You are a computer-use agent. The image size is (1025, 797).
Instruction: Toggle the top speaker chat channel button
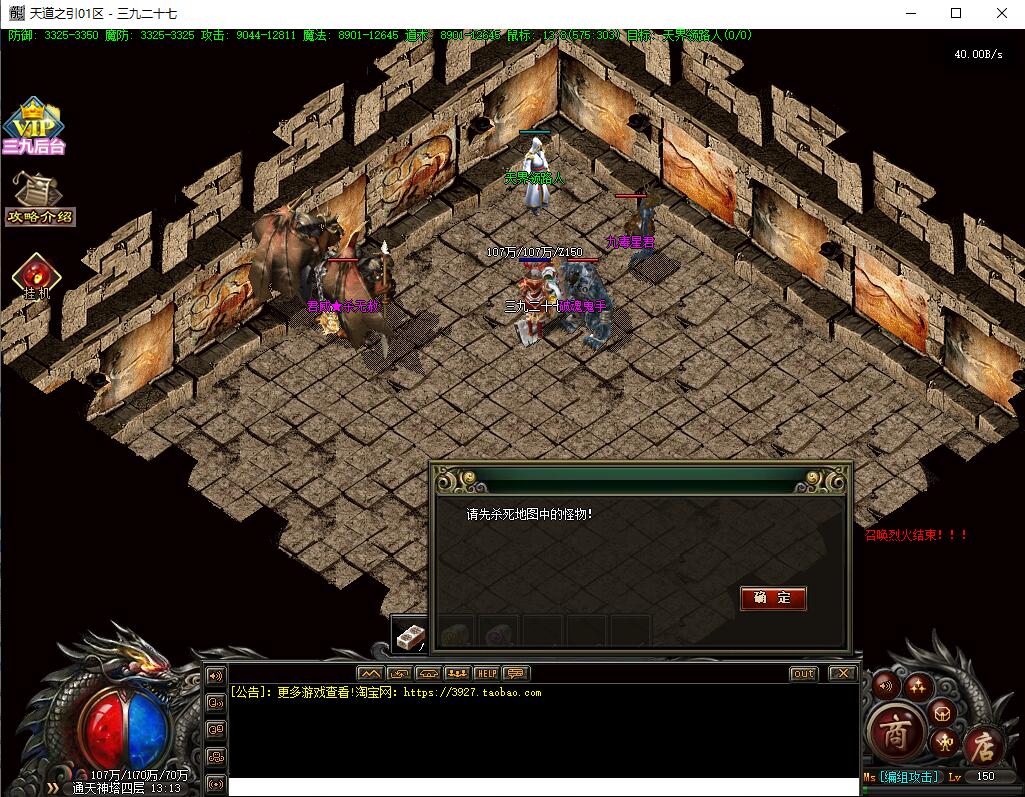point(215,676)
